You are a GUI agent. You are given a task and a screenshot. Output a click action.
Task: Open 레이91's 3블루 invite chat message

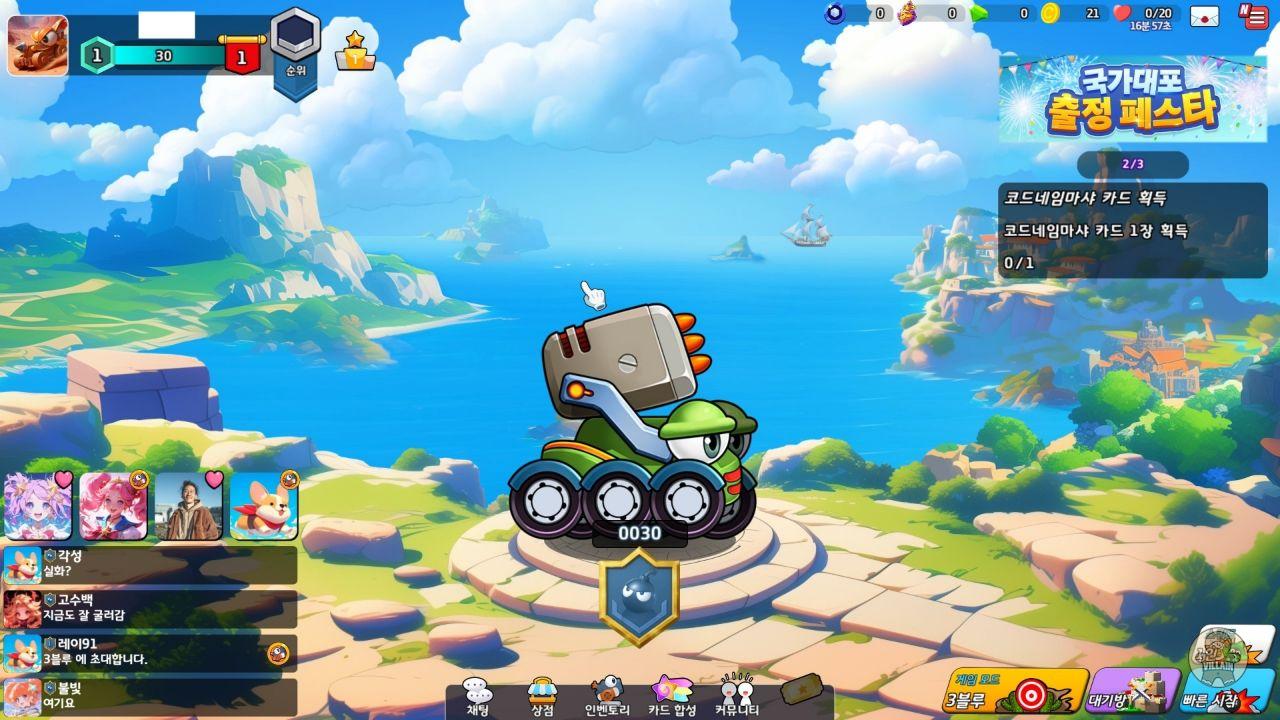coord(150,652)
